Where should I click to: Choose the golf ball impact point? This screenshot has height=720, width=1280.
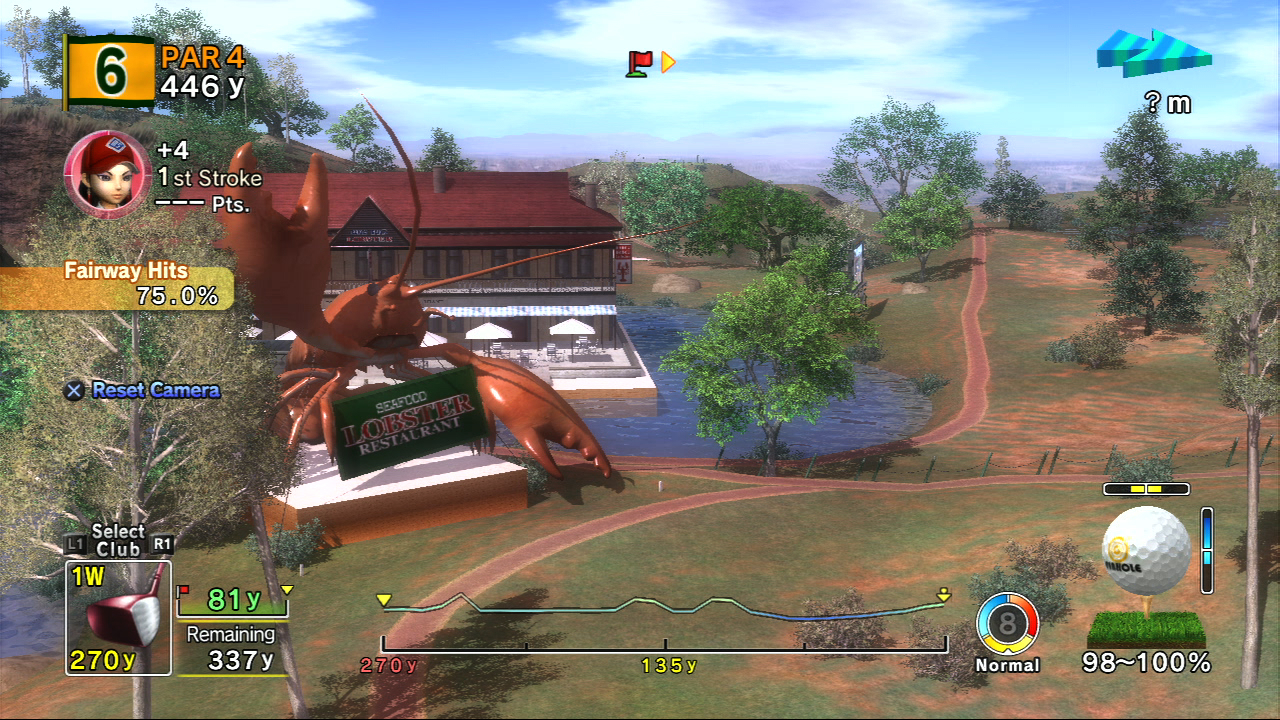click(x=1146, y=551)
